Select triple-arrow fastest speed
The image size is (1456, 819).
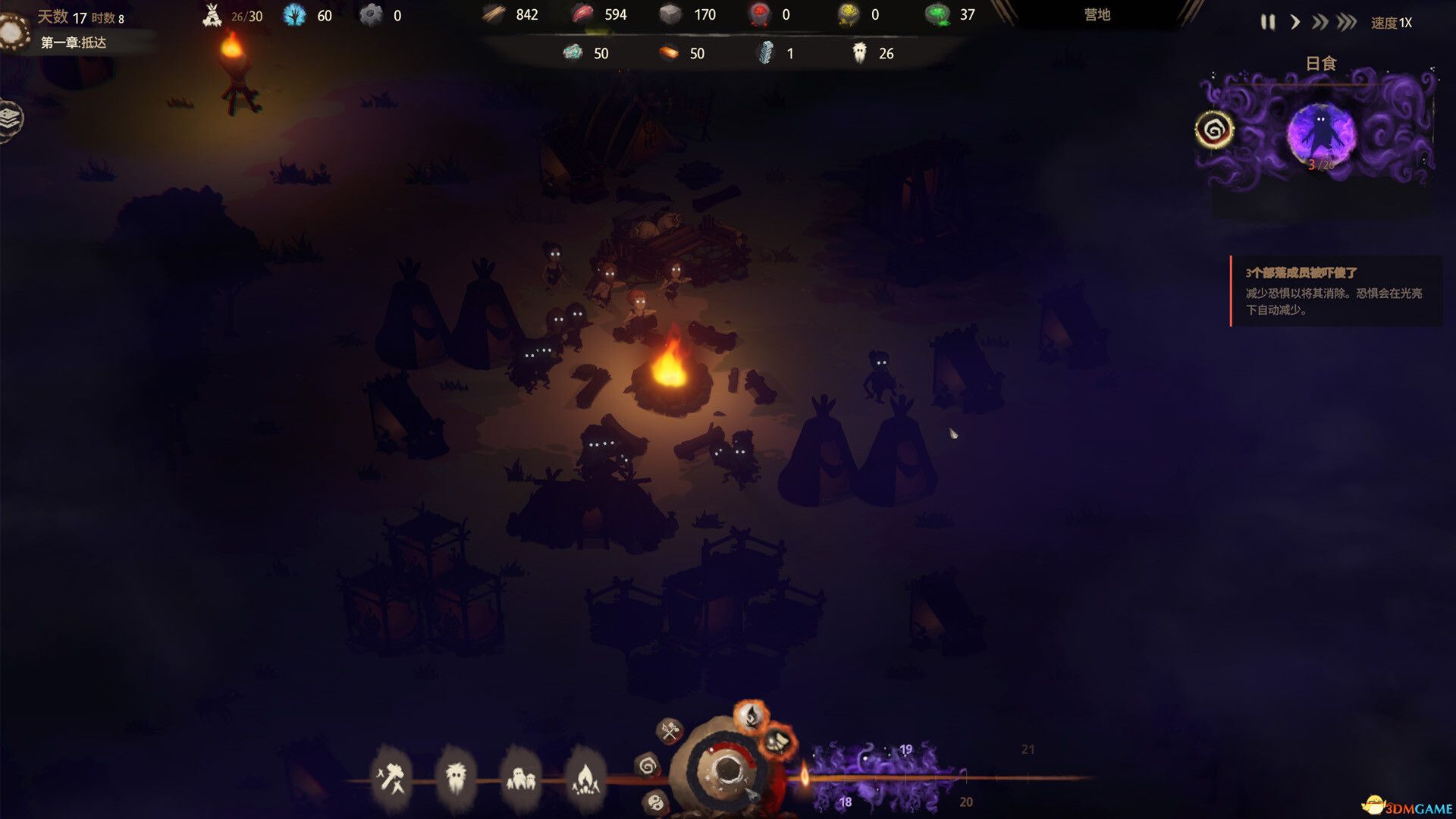(x=1347, y=23)
